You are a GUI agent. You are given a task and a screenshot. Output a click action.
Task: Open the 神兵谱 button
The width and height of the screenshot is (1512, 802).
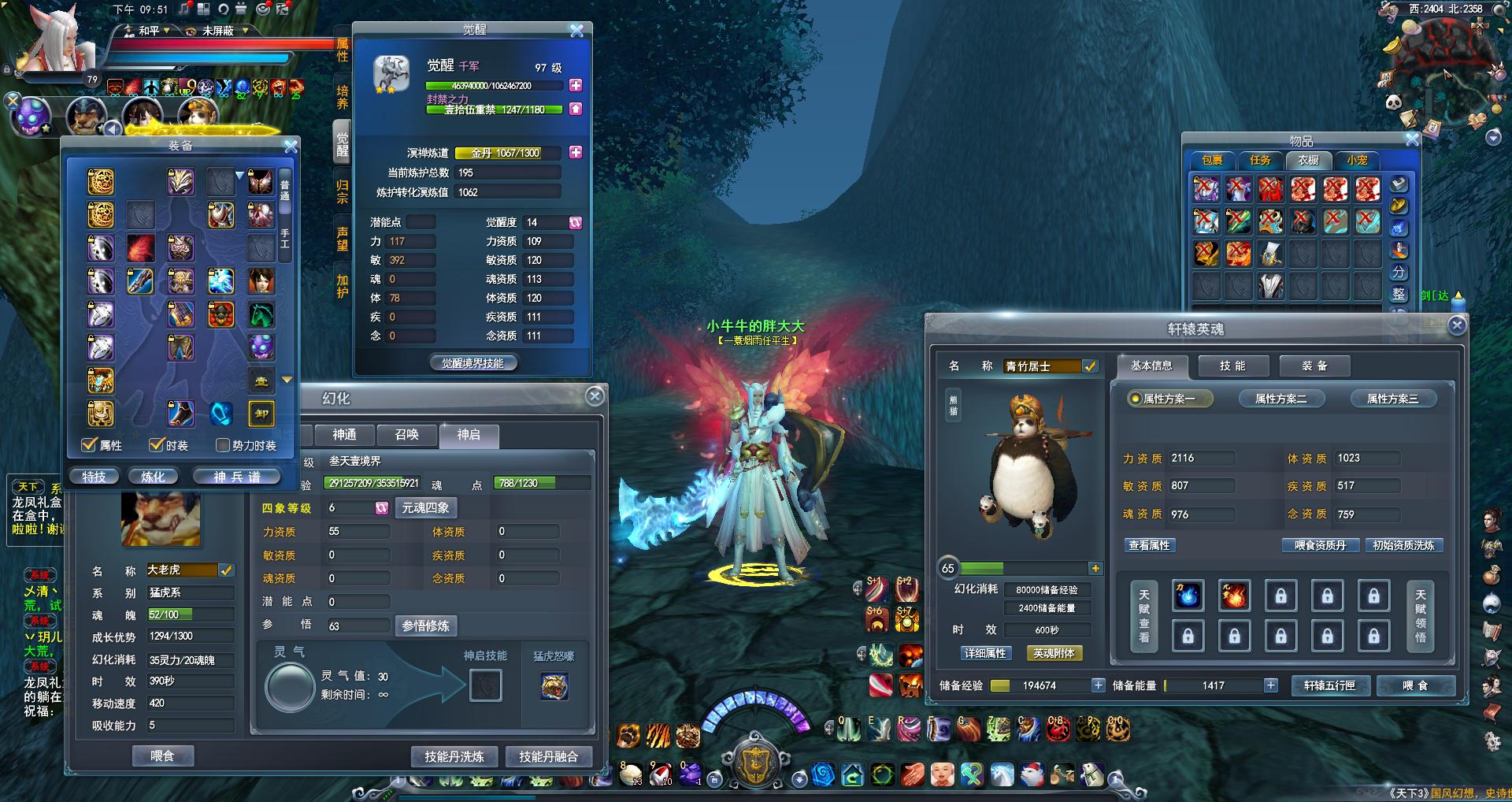[x=237, y=477]
